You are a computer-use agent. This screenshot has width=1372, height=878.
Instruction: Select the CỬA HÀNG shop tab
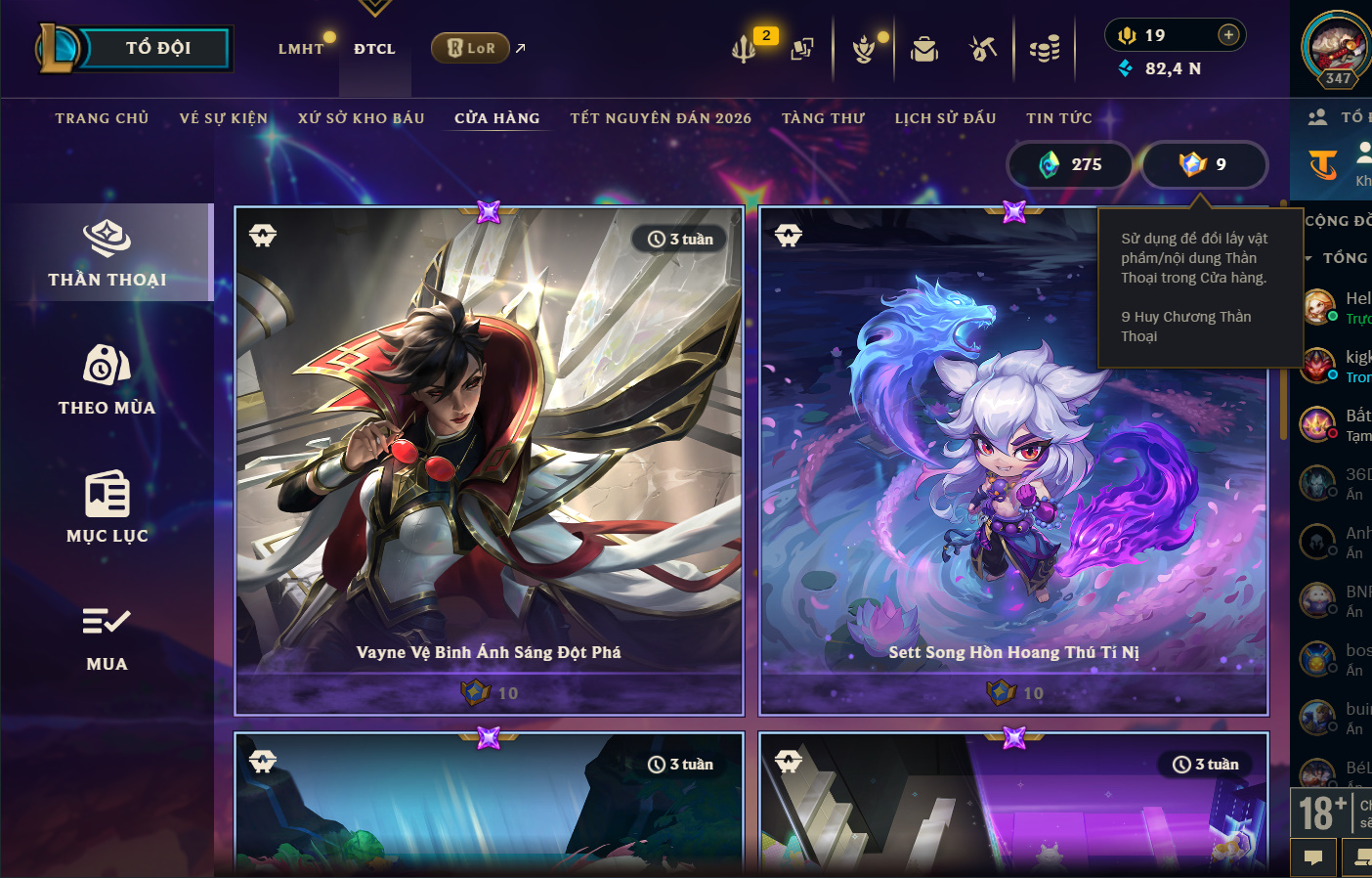point(496,118)
